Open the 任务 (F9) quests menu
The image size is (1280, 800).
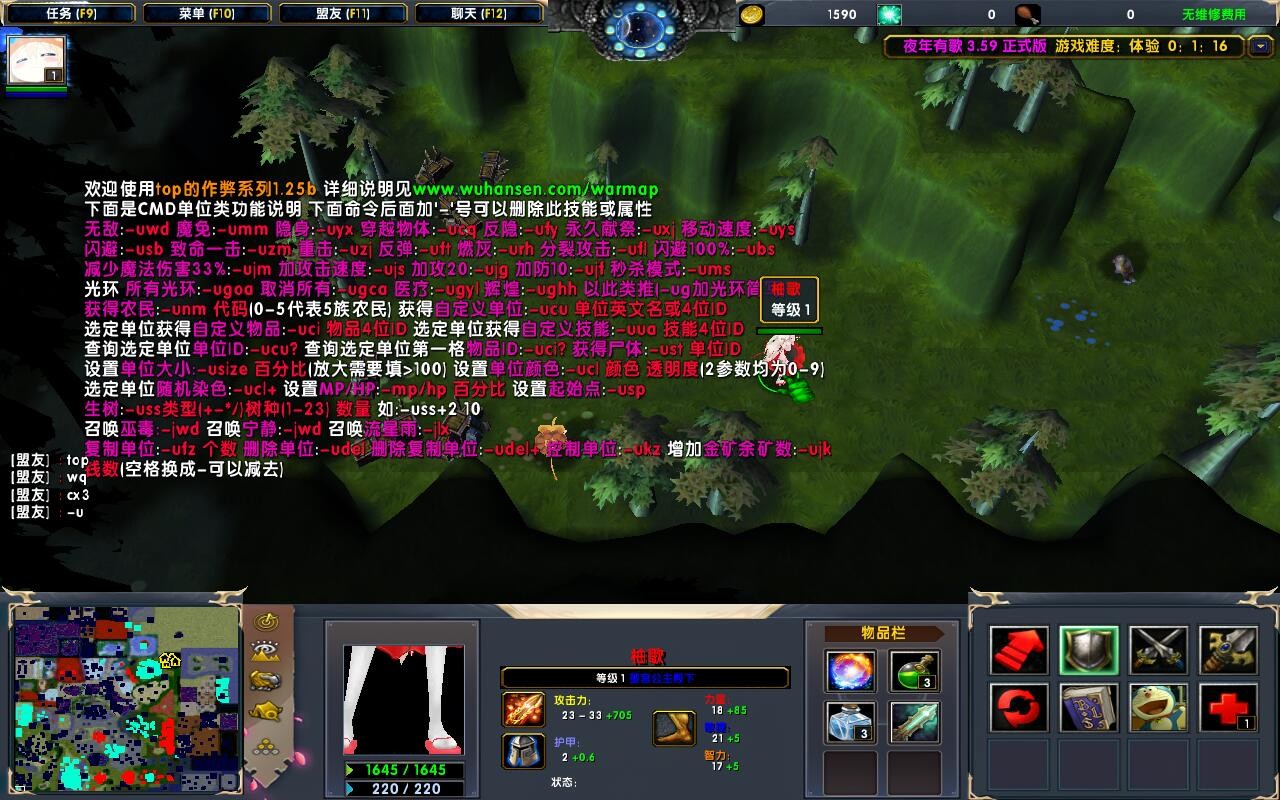(x=71, y=14)
